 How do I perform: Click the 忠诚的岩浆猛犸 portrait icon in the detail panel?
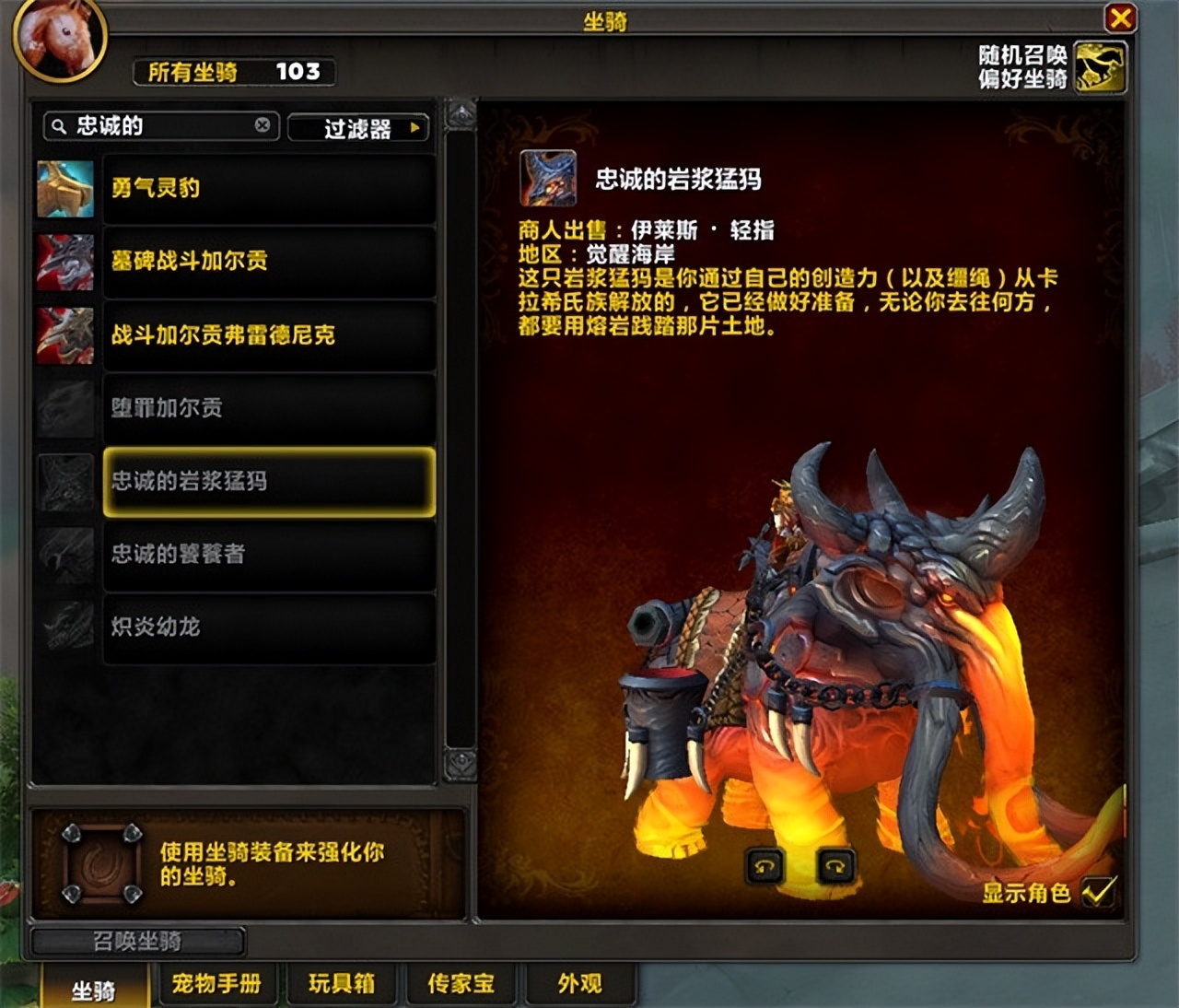[550, 181]
